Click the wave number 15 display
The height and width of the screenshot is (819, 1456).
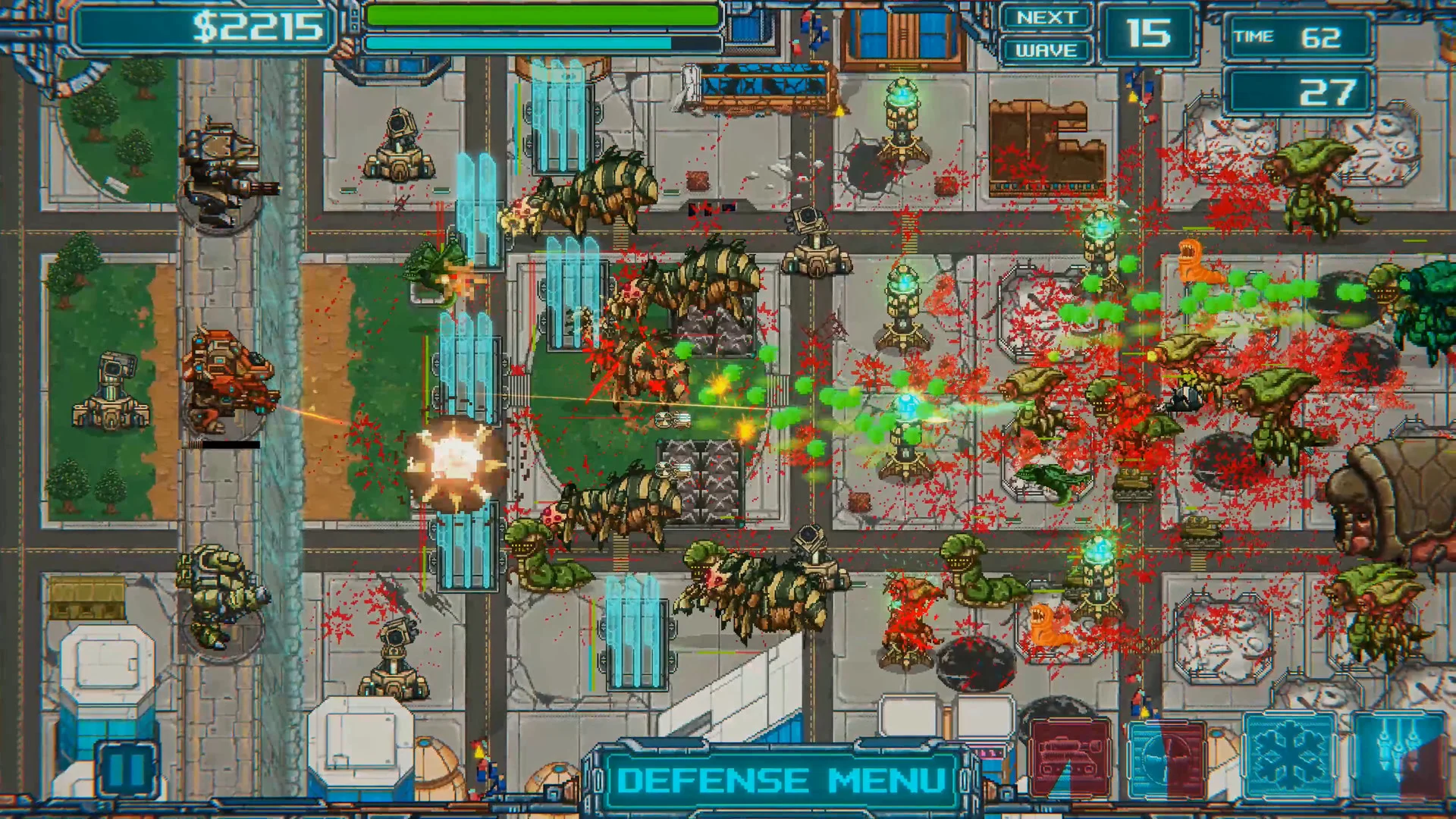(x=1150, y=33)
